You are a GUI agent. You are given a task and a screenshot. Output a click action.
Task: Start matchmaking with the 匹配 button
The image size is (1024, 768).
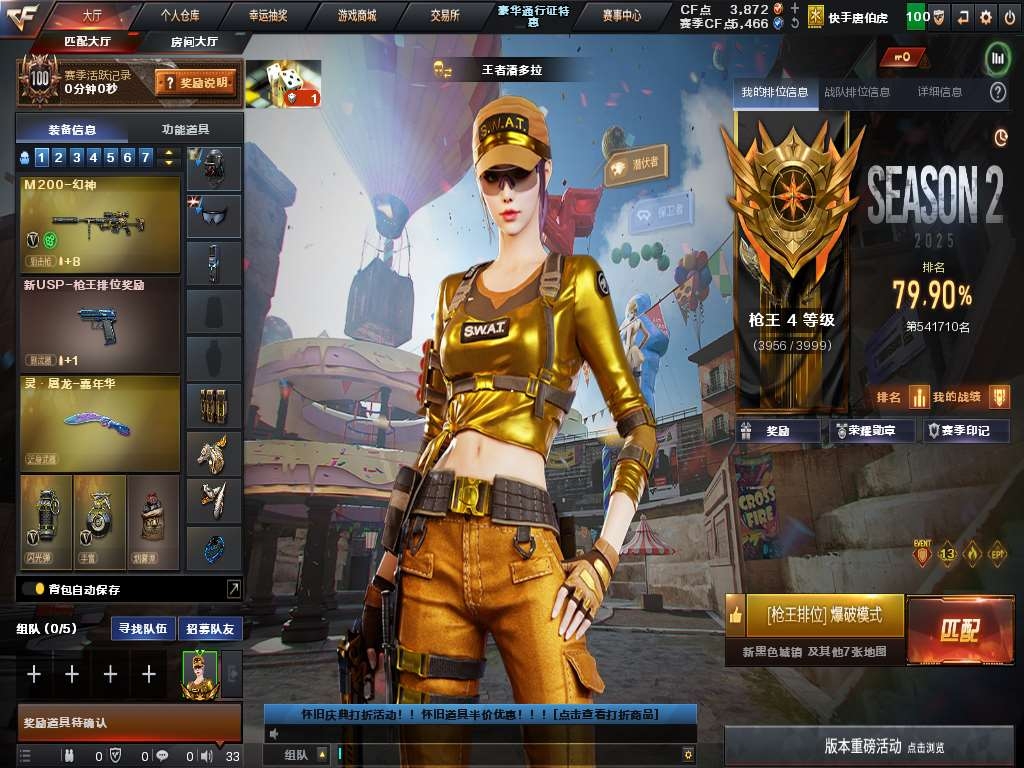pyautogui.click(x=958, y=630)
